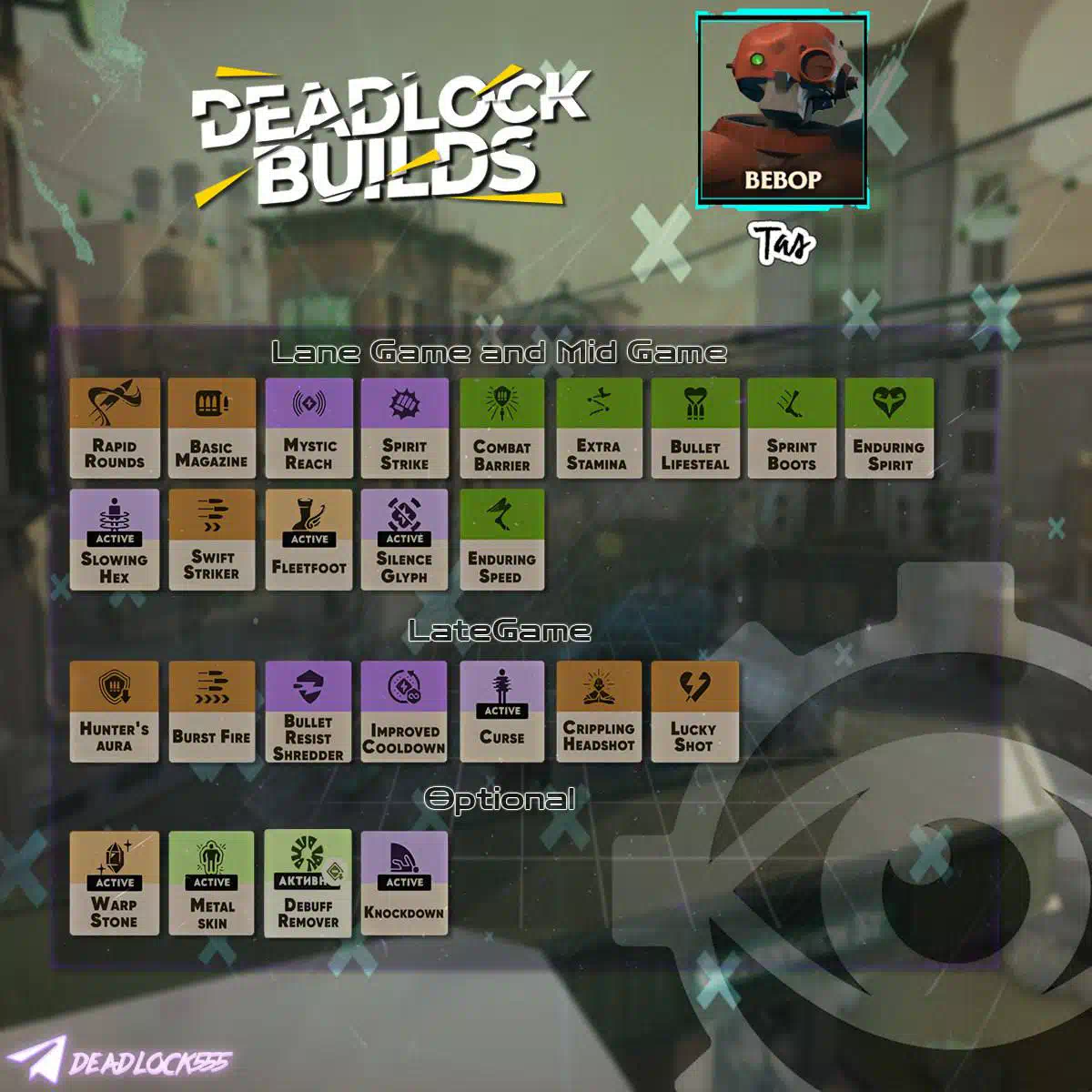
Task: Pick the Silence Glyph item card
Action: click(x=404, y=540)
